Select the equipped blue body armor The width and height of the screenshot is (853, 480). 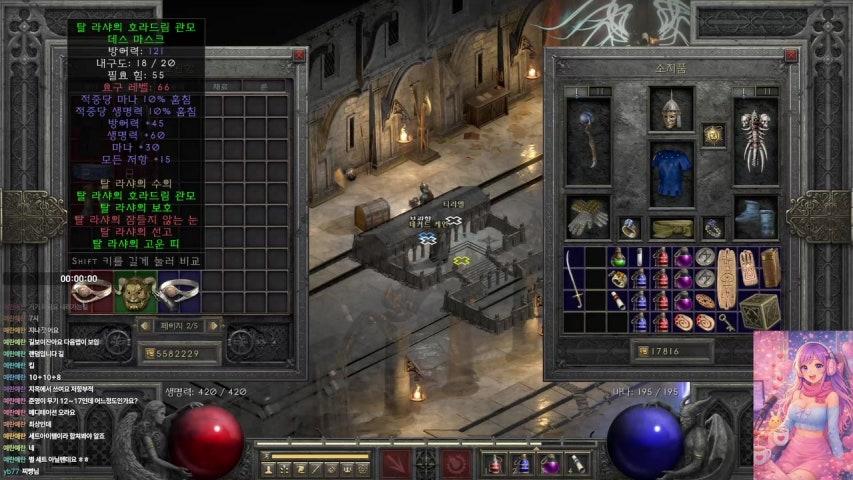click(x=671, y=167)
